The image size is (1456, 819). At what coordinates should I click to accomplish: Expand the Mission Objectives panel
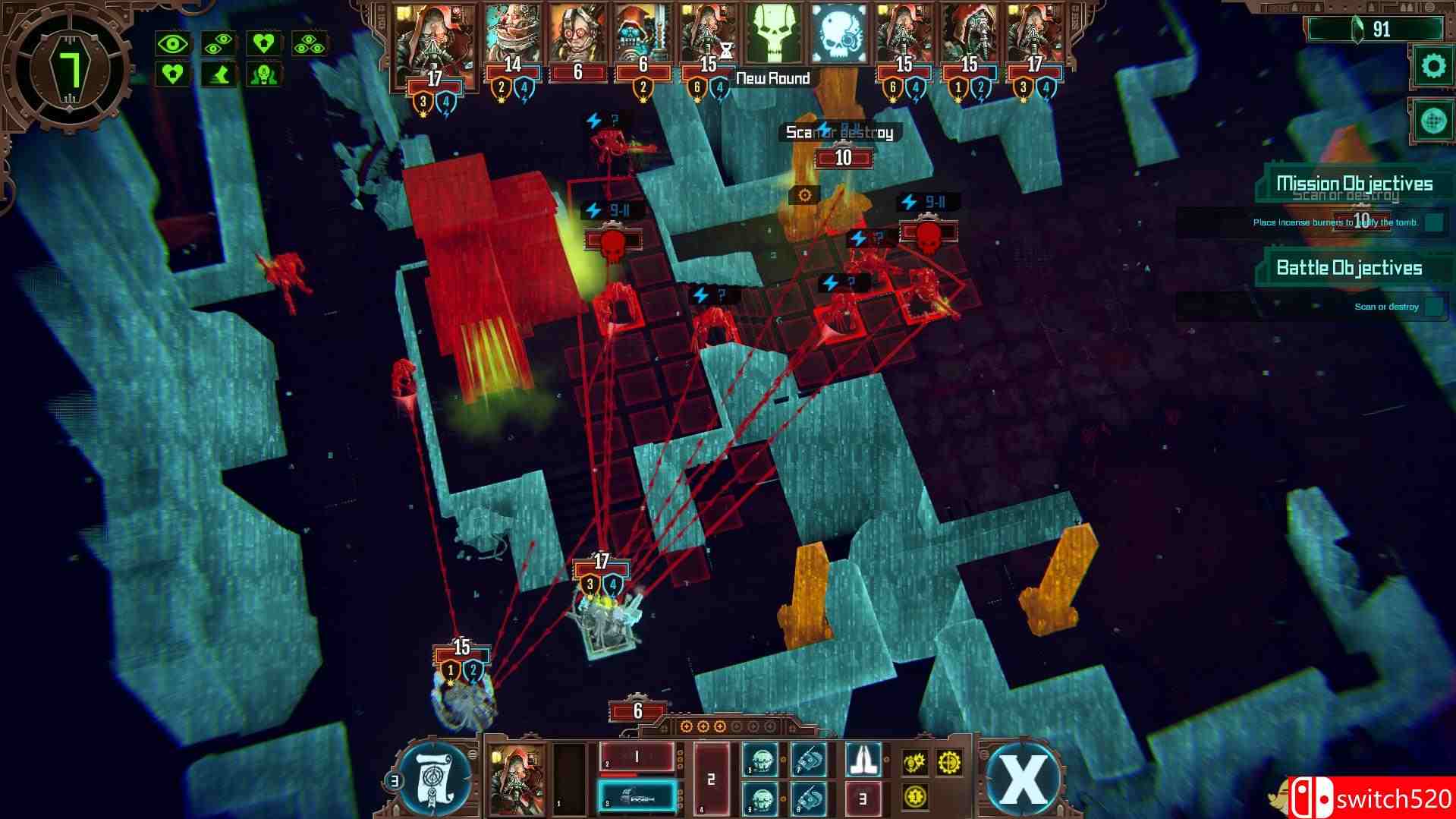coord(1354,183)
